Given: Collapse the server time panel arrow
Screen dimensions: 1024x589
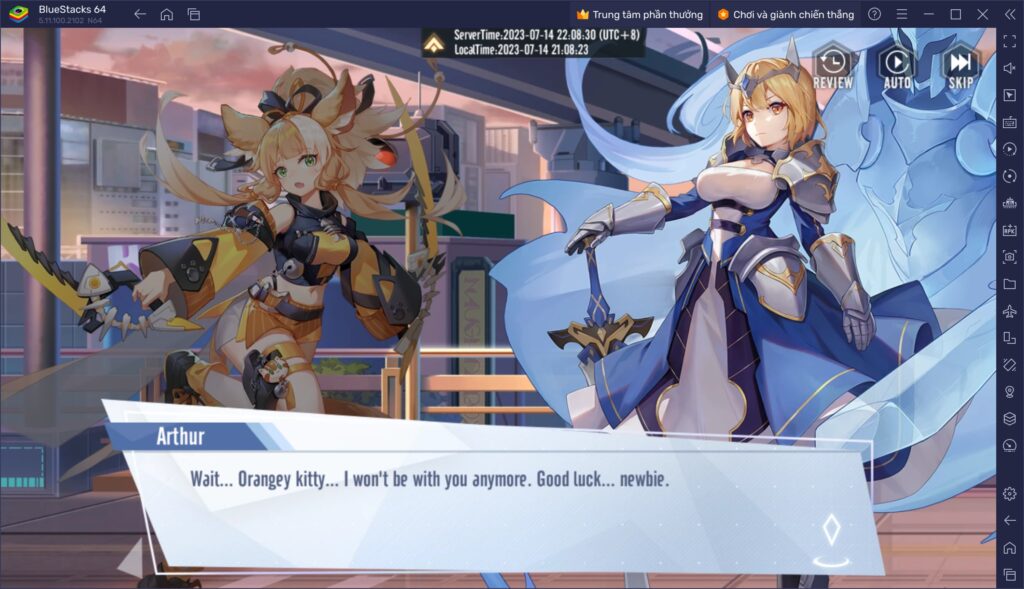Looking at the screenshot, I should [x=434, y=42].
